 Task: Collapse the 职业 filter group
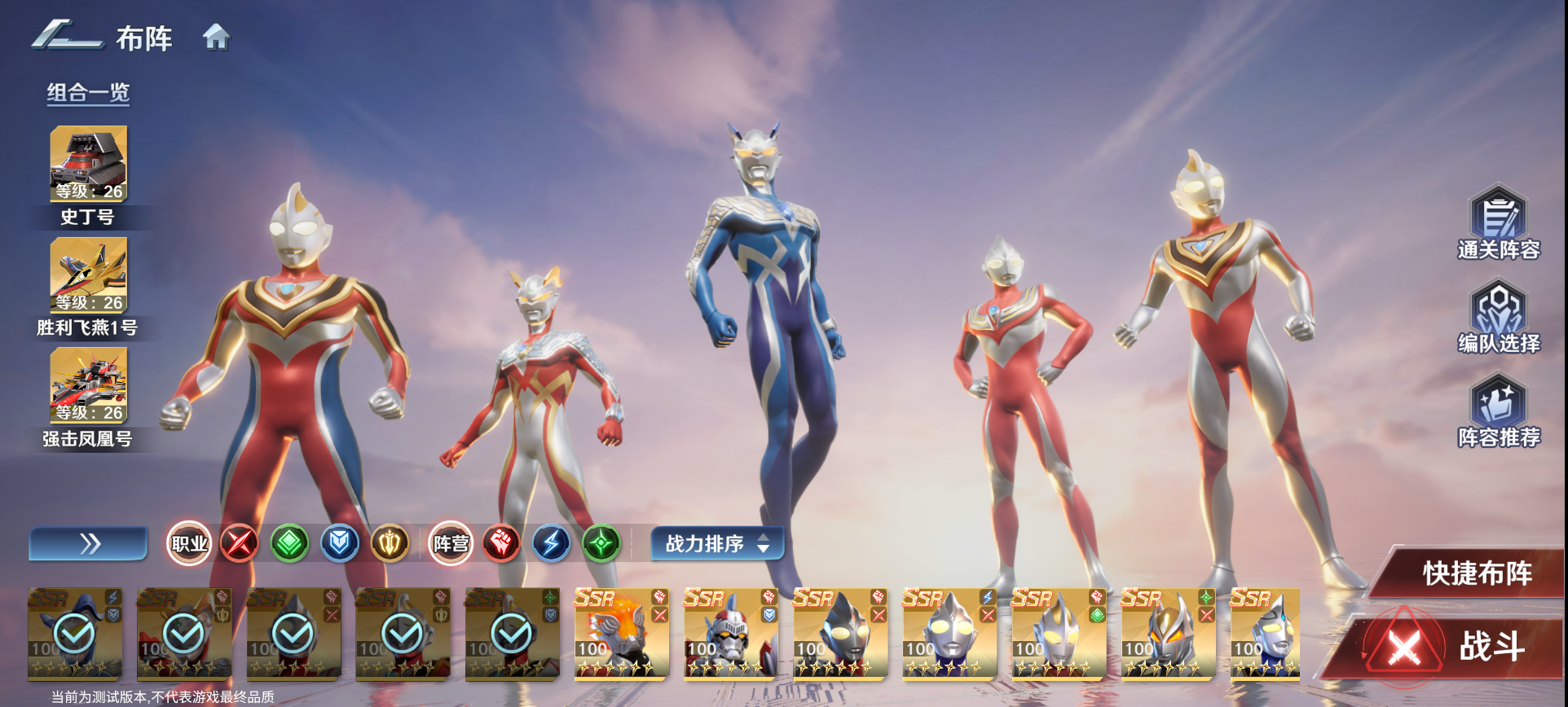pyautogui.click(x=191, y=543)
